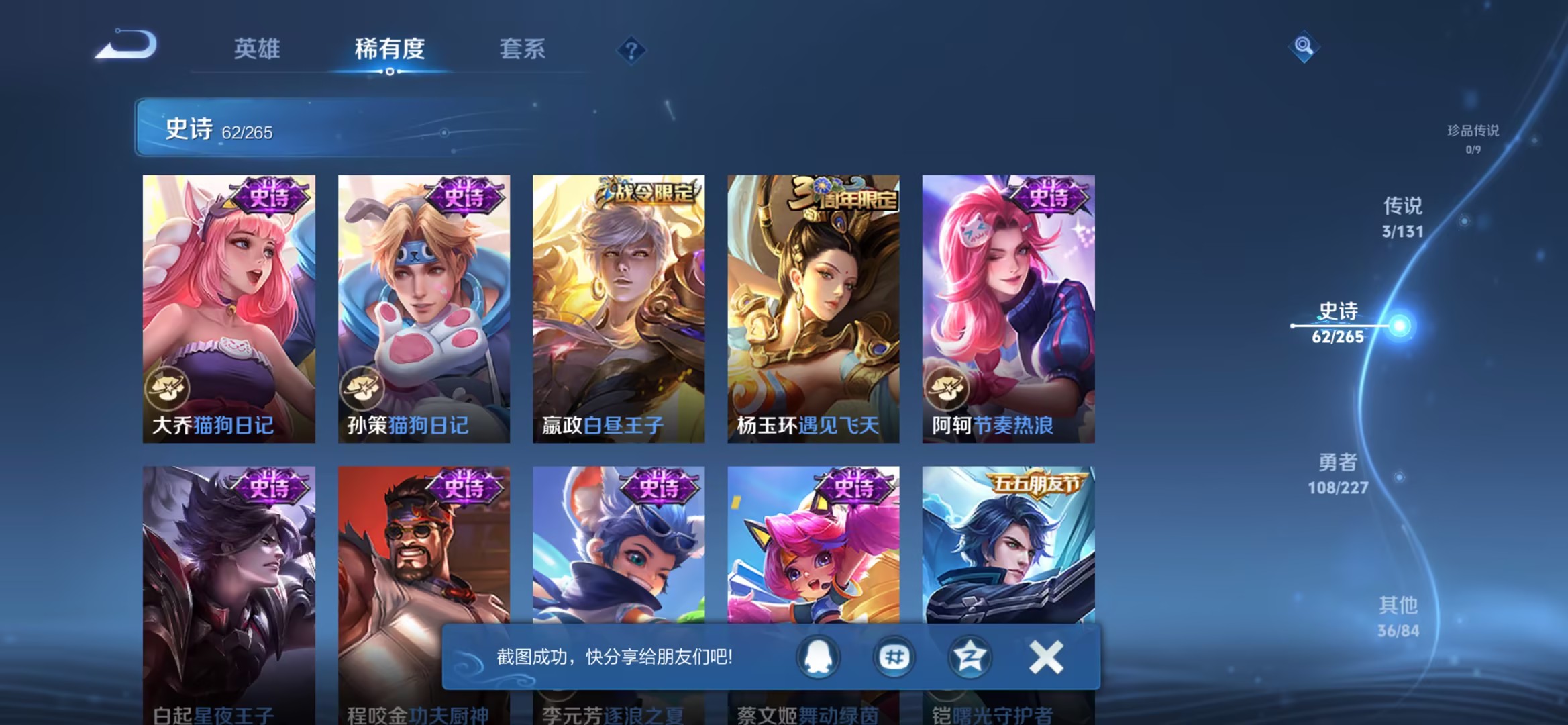
Task: Dismiss the screenshot share popup with the X
Action: coord(1045,657)
